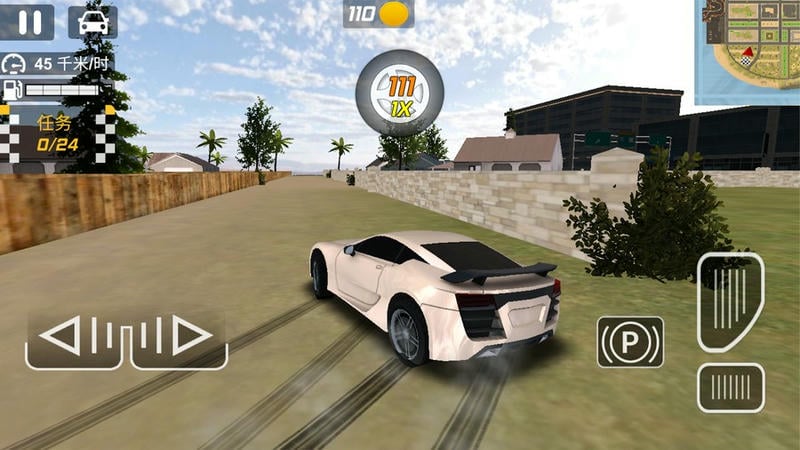Steer left with the left arrow
The width and height of the screenshot is (800, 450).
click(x=75, y=338)
